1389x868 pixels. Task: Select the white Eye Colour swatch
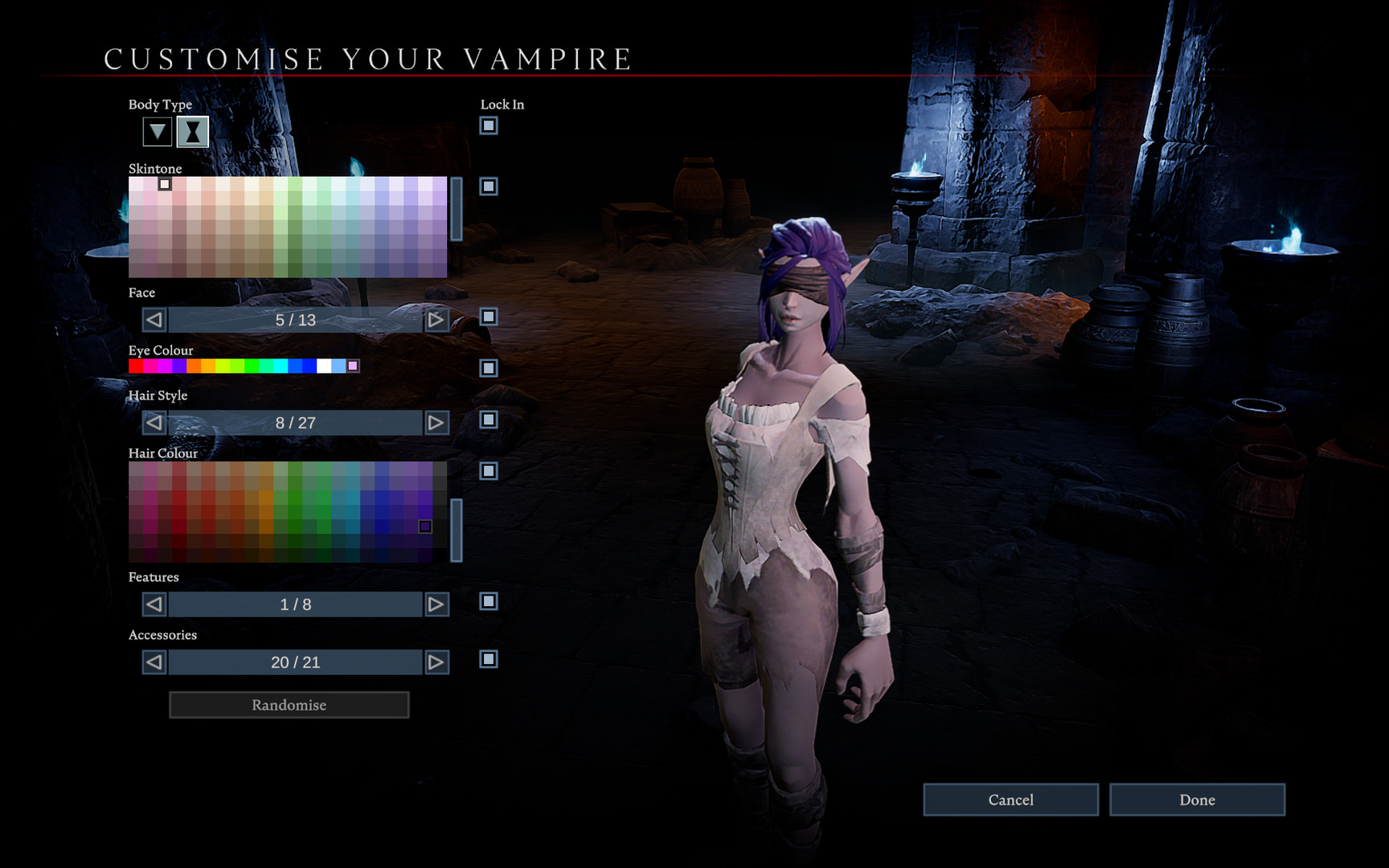325,366
